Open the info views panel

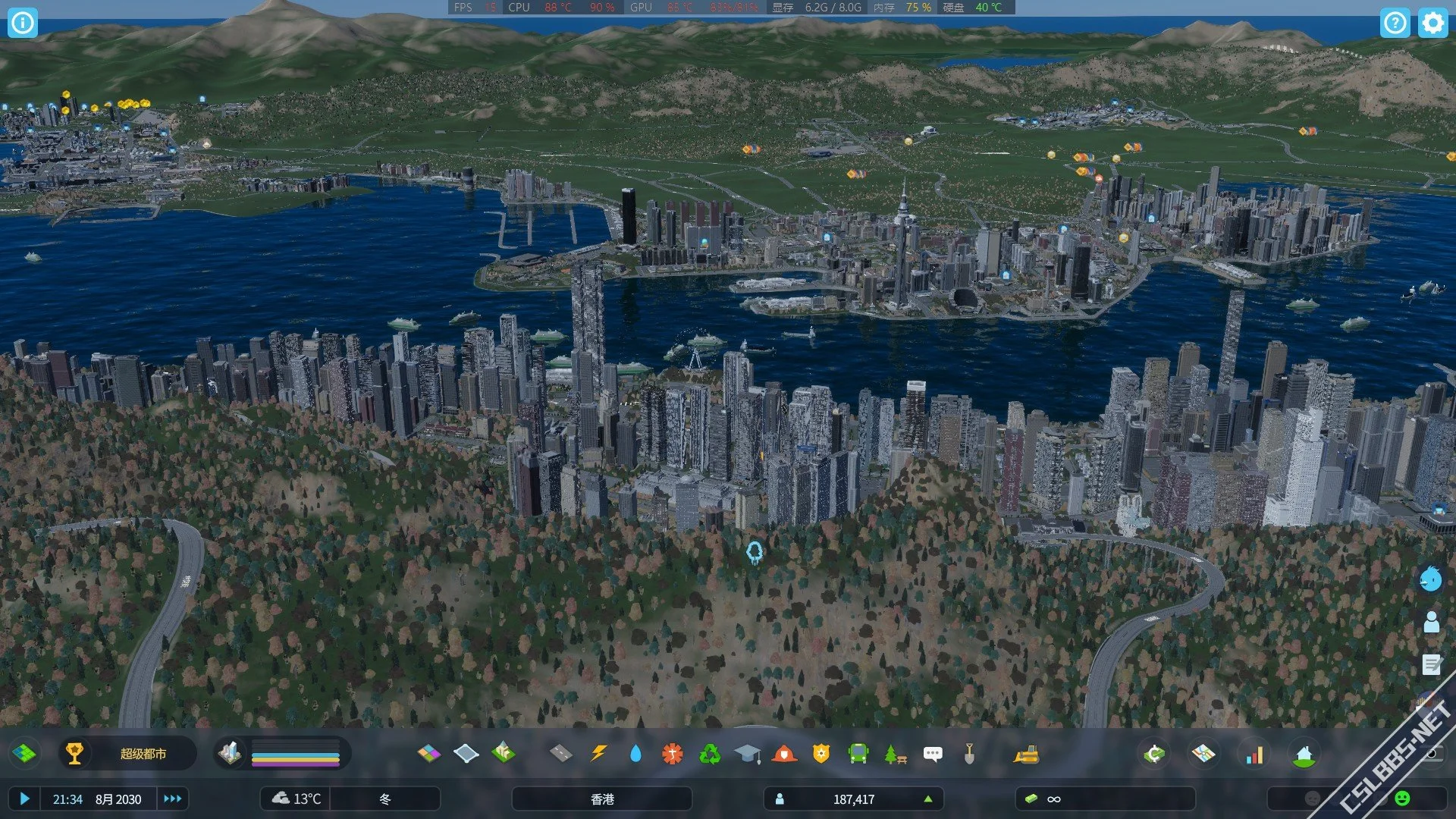(x=23, y=23)
